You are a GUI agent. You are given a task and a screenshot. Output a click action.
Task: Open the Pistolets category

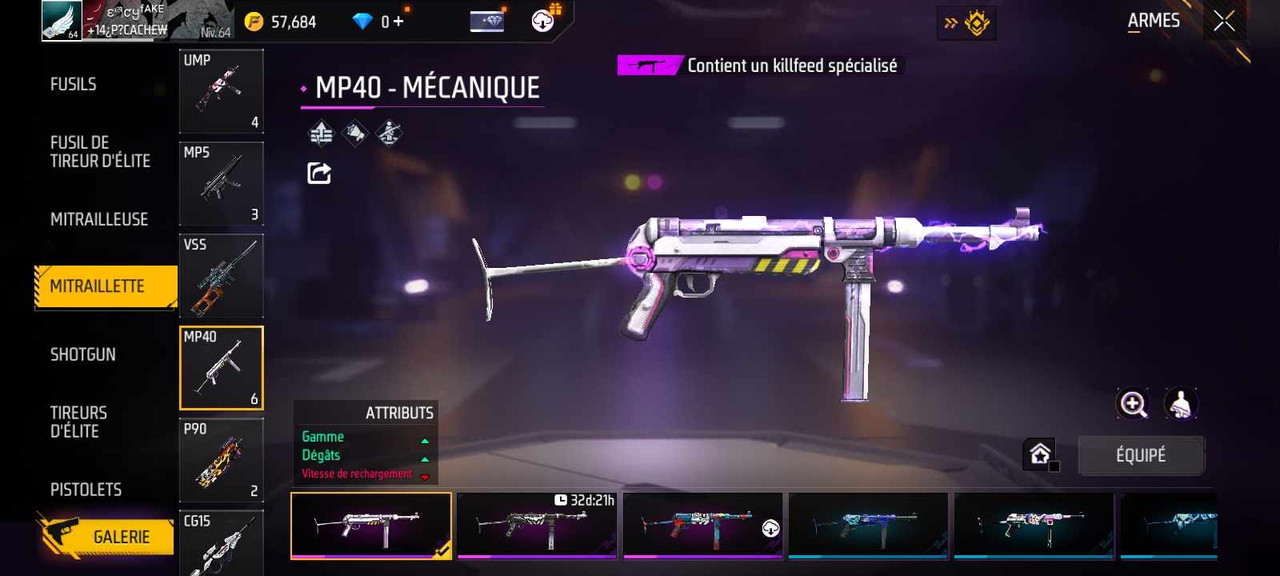click(x=86, y=489)
